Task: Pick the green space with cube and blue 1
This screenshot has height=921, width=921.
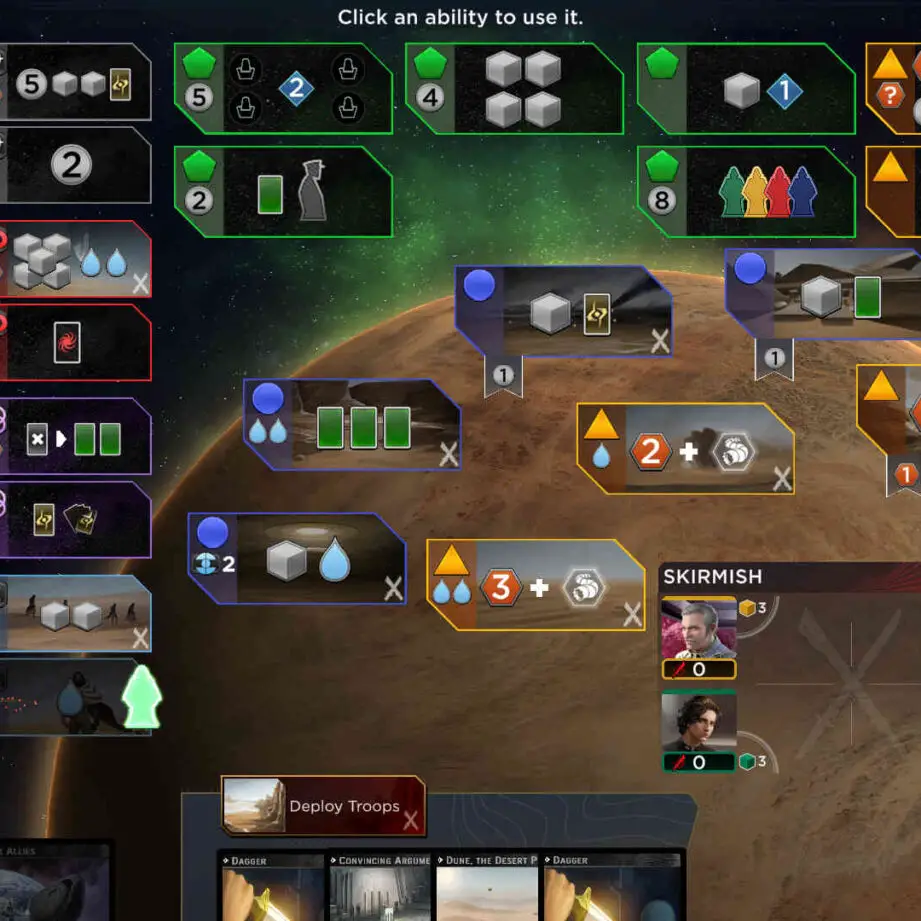Action: (x=745, y=89)
